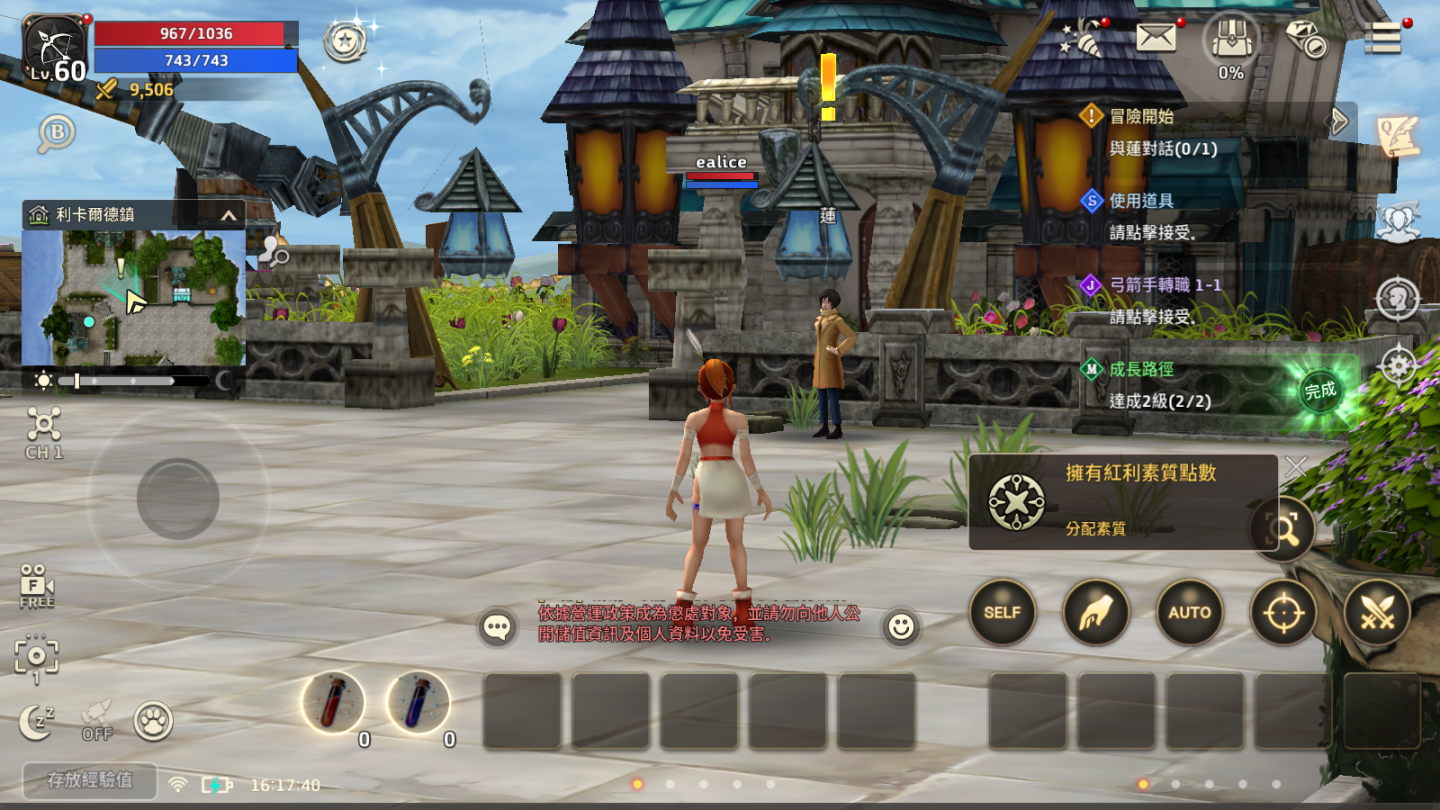Toggle the AUTO battle button

(x=1189, y=612)
